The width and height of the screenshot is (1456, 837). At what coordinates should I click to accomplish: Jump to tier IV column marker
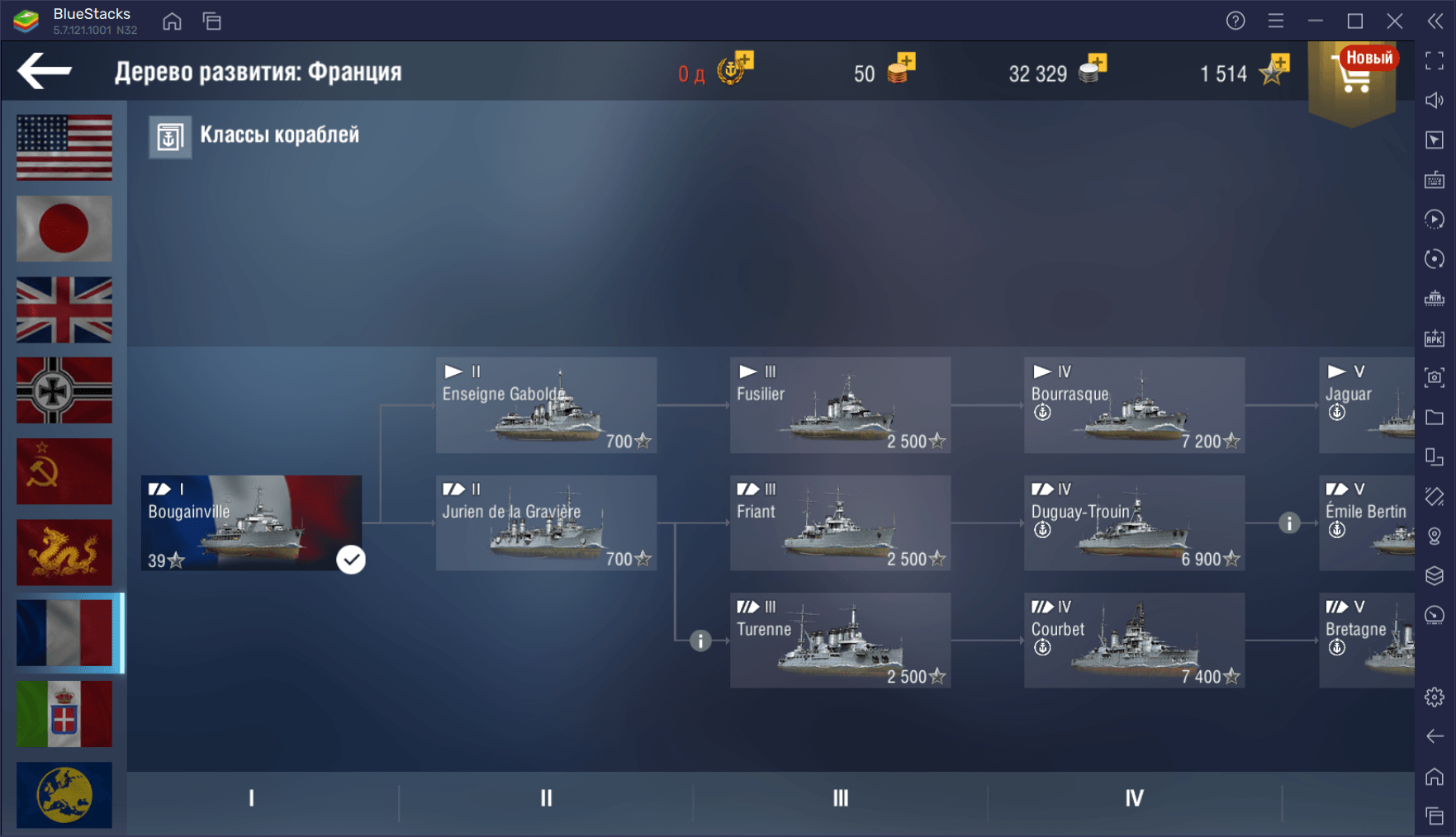[x=1134, y=798]
